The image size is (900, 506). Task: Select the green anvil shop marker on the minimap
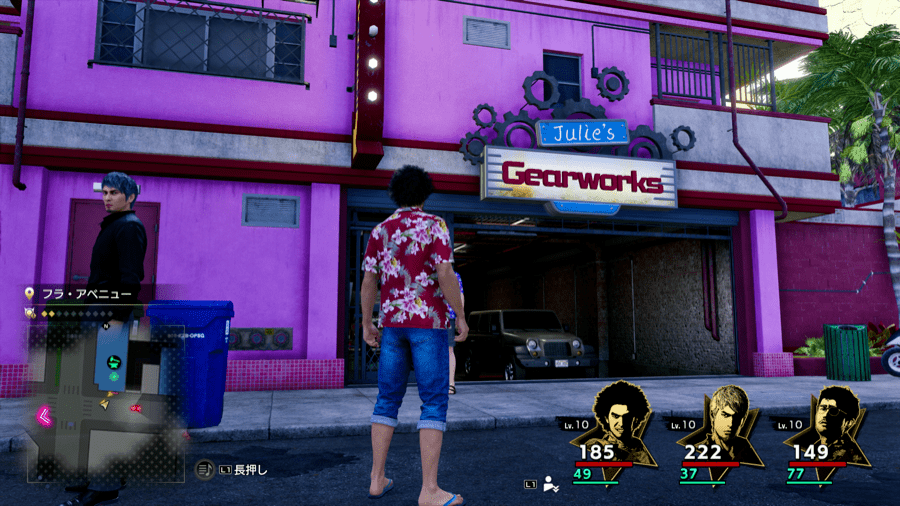point(115,362)
